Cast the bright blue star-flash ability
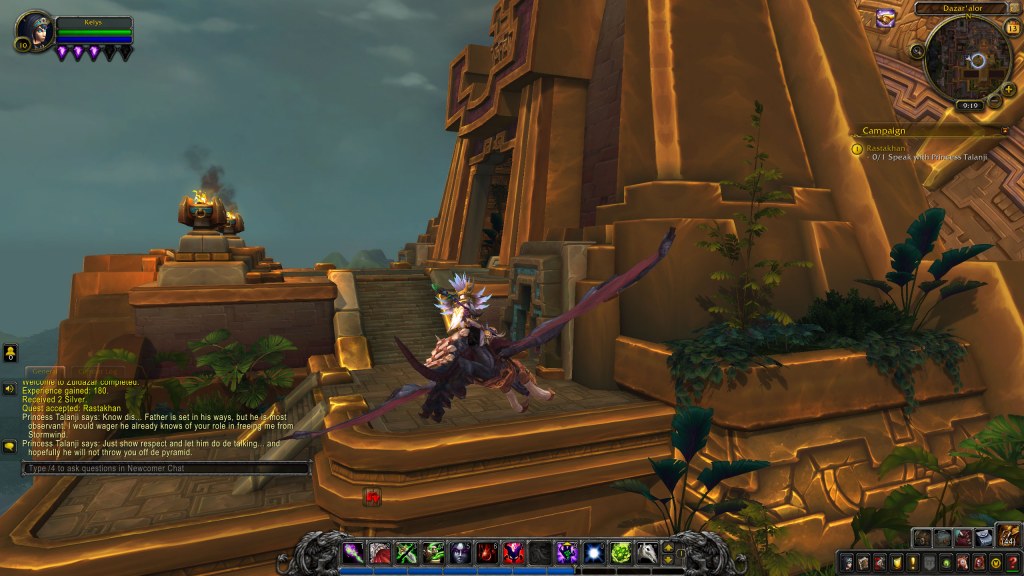The height and width of the screenshot is (576, 1024). coord(593,551)
